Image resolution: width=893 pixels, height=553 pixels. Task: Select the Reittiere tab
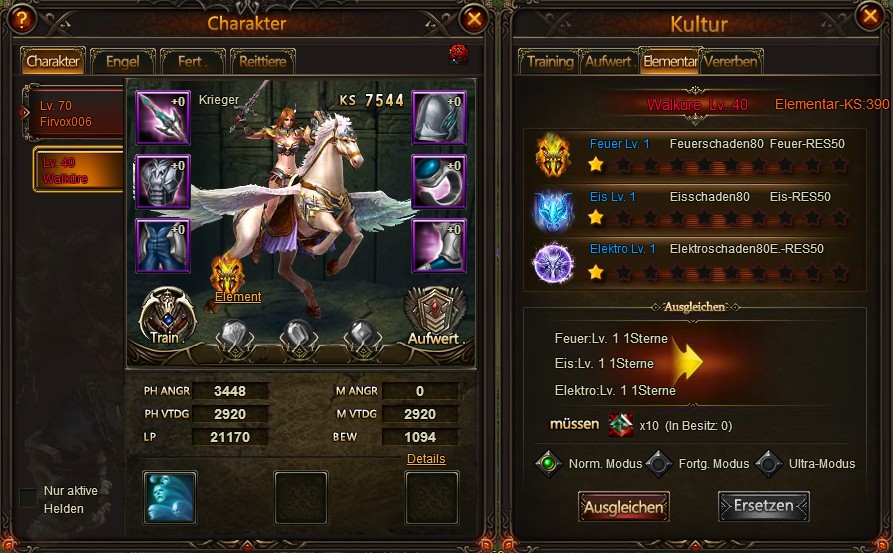pyautogui.click(x=263, y=62)
